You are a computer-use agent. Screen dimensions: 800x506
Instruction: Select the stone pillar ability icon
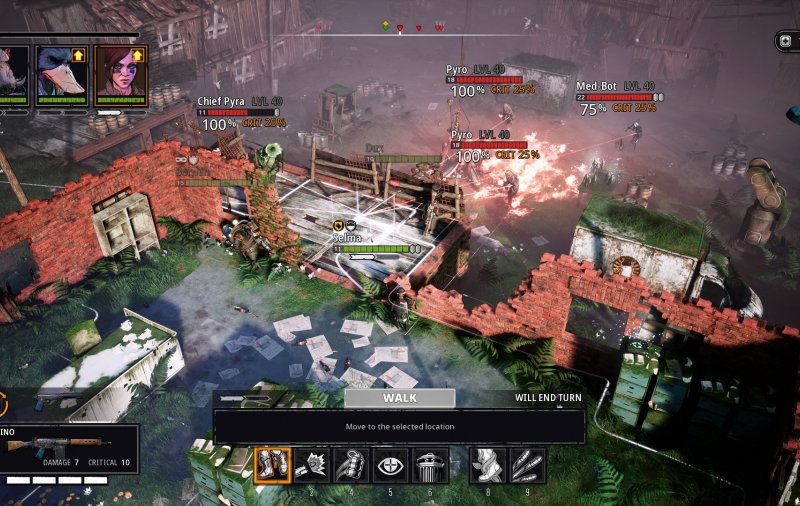pos(430,465)
